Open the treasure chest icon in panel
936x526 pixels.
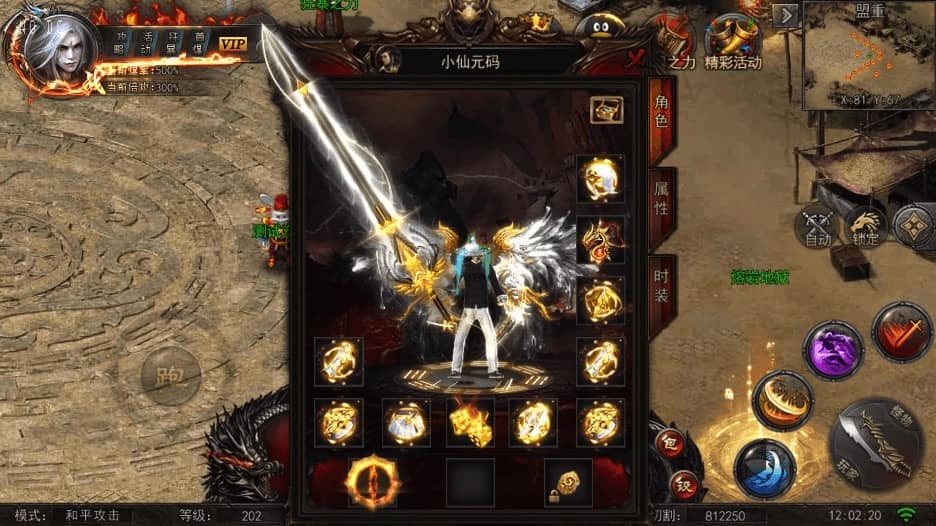[606, 110]
